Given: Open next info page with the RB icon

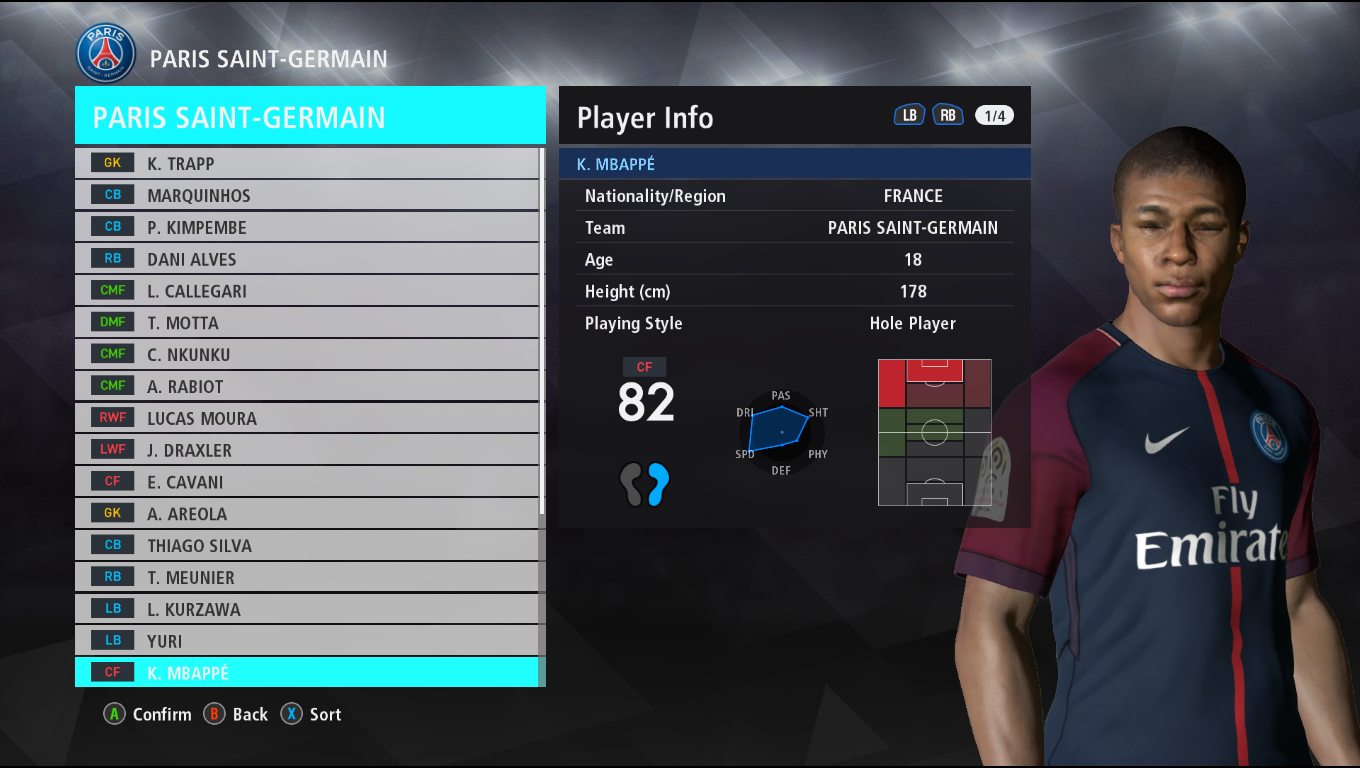Looking at the screenshot, I should (947, 115).
